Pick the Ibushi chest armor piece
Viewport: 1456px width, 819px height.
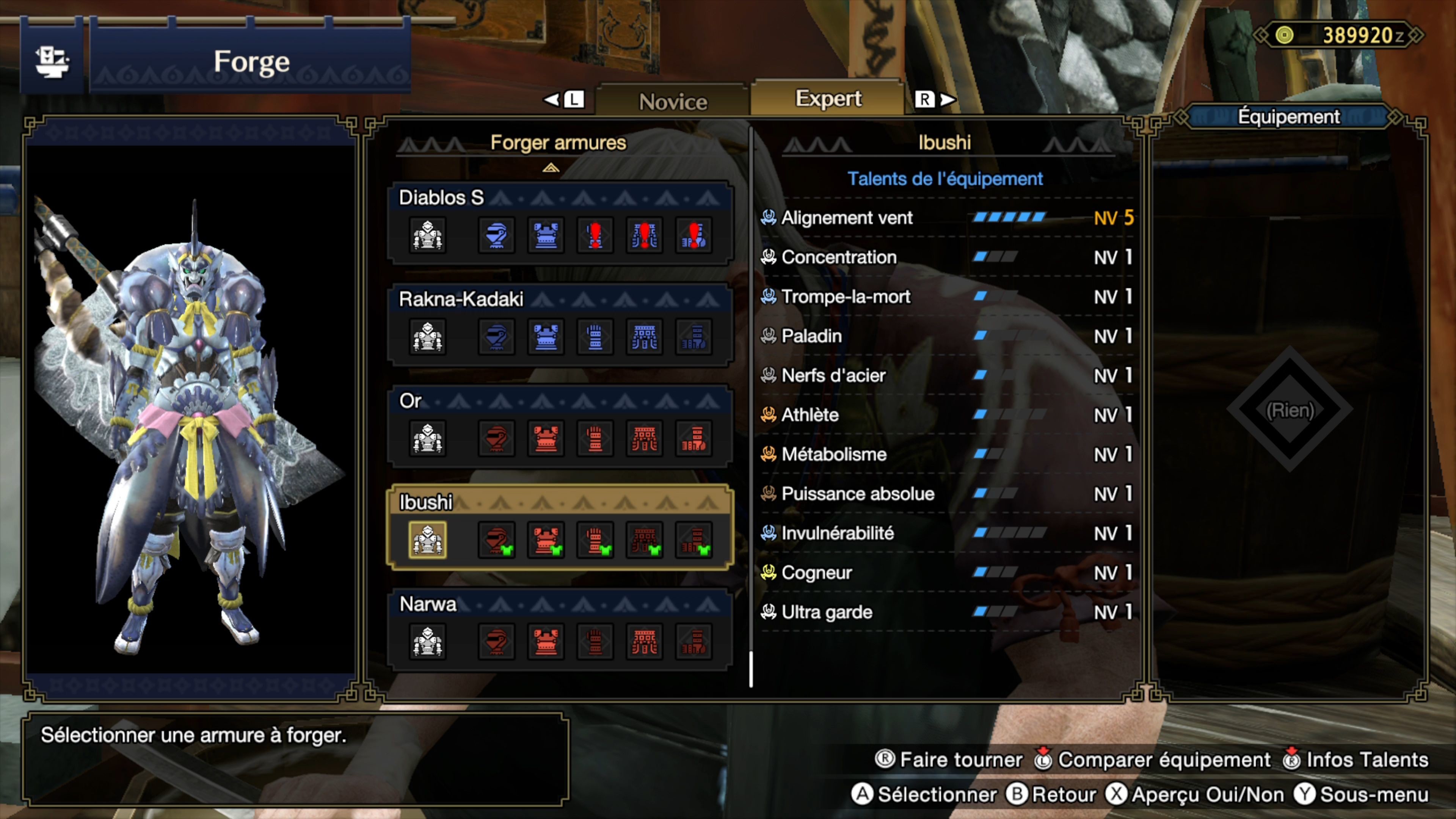pyautogui.click(x=546, y=540)
